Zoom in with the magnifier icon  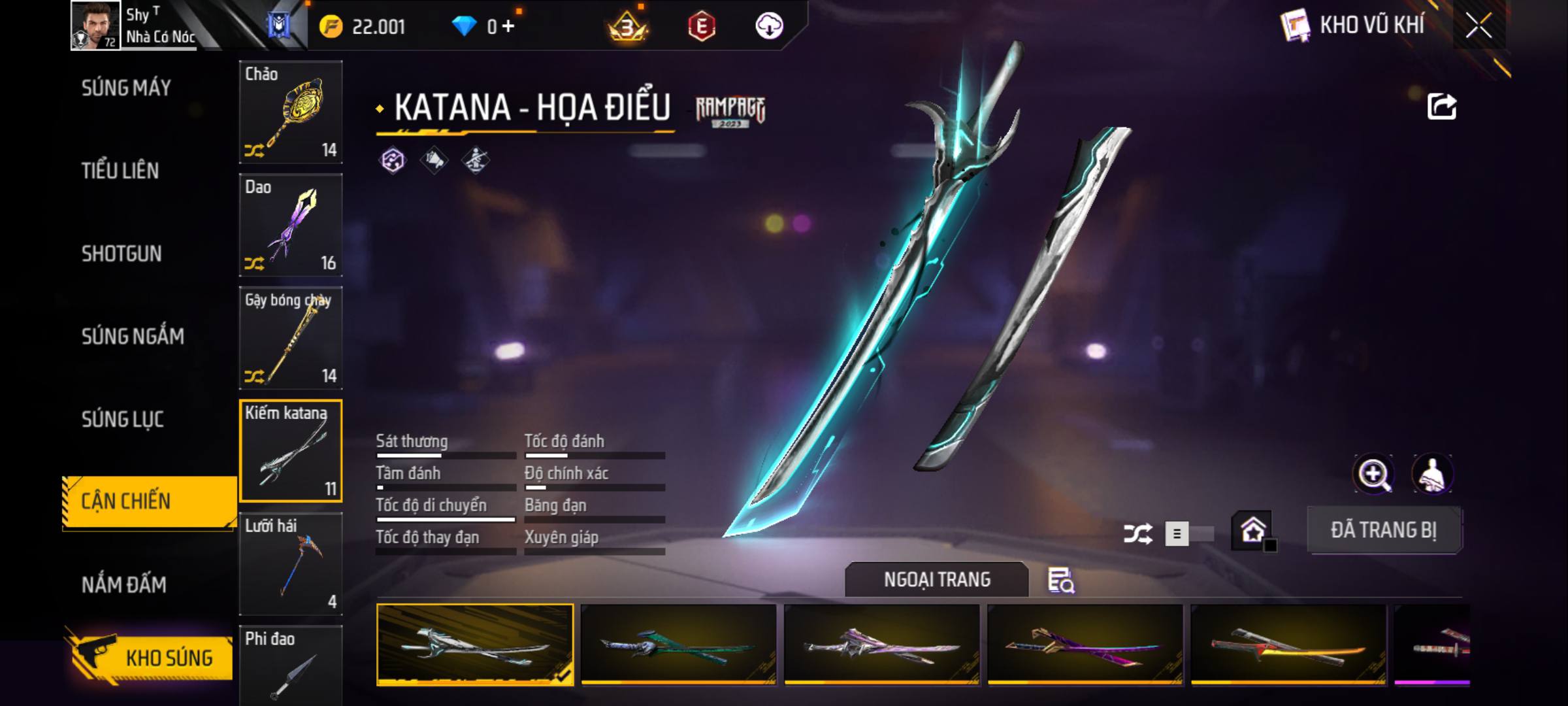click(1374, 474)
